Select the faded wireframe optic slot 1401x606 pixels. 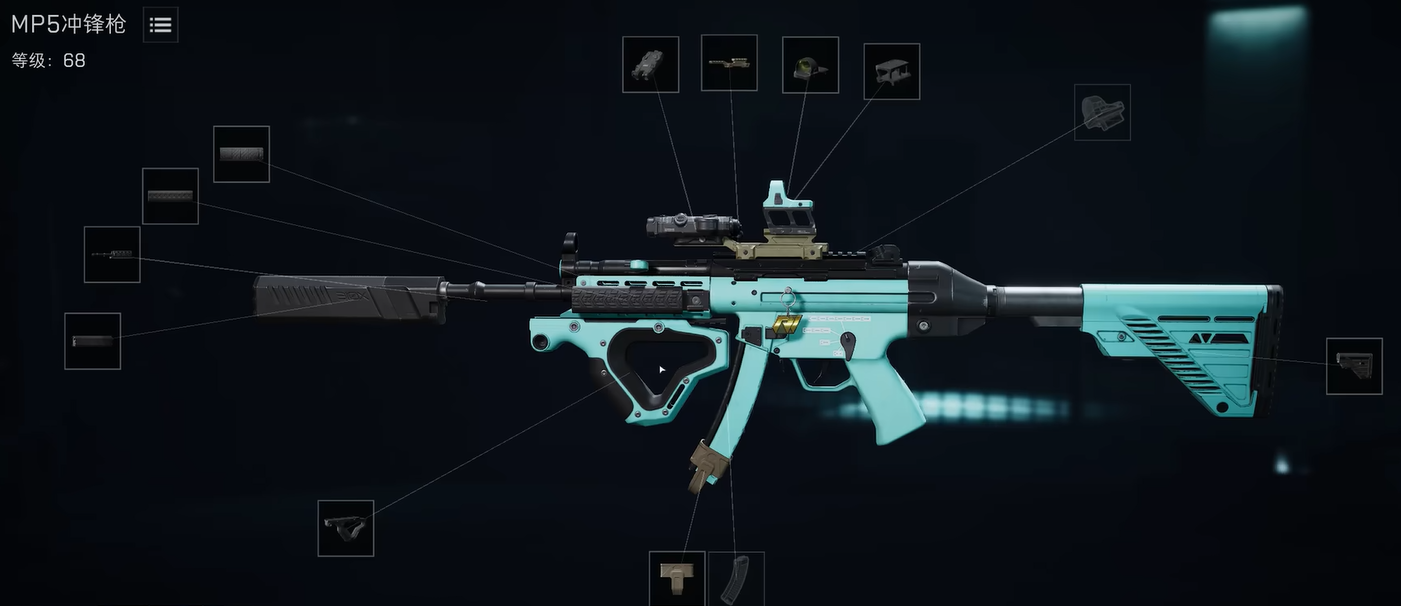1102,112
